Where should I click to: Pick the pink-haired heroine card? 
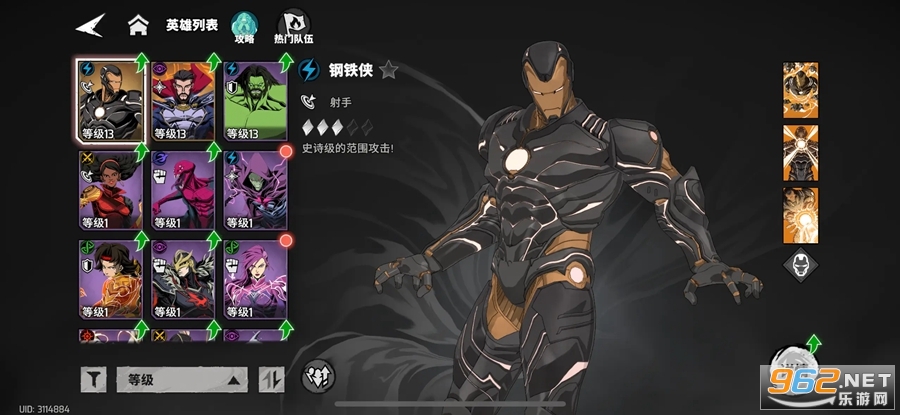point(254,278)
